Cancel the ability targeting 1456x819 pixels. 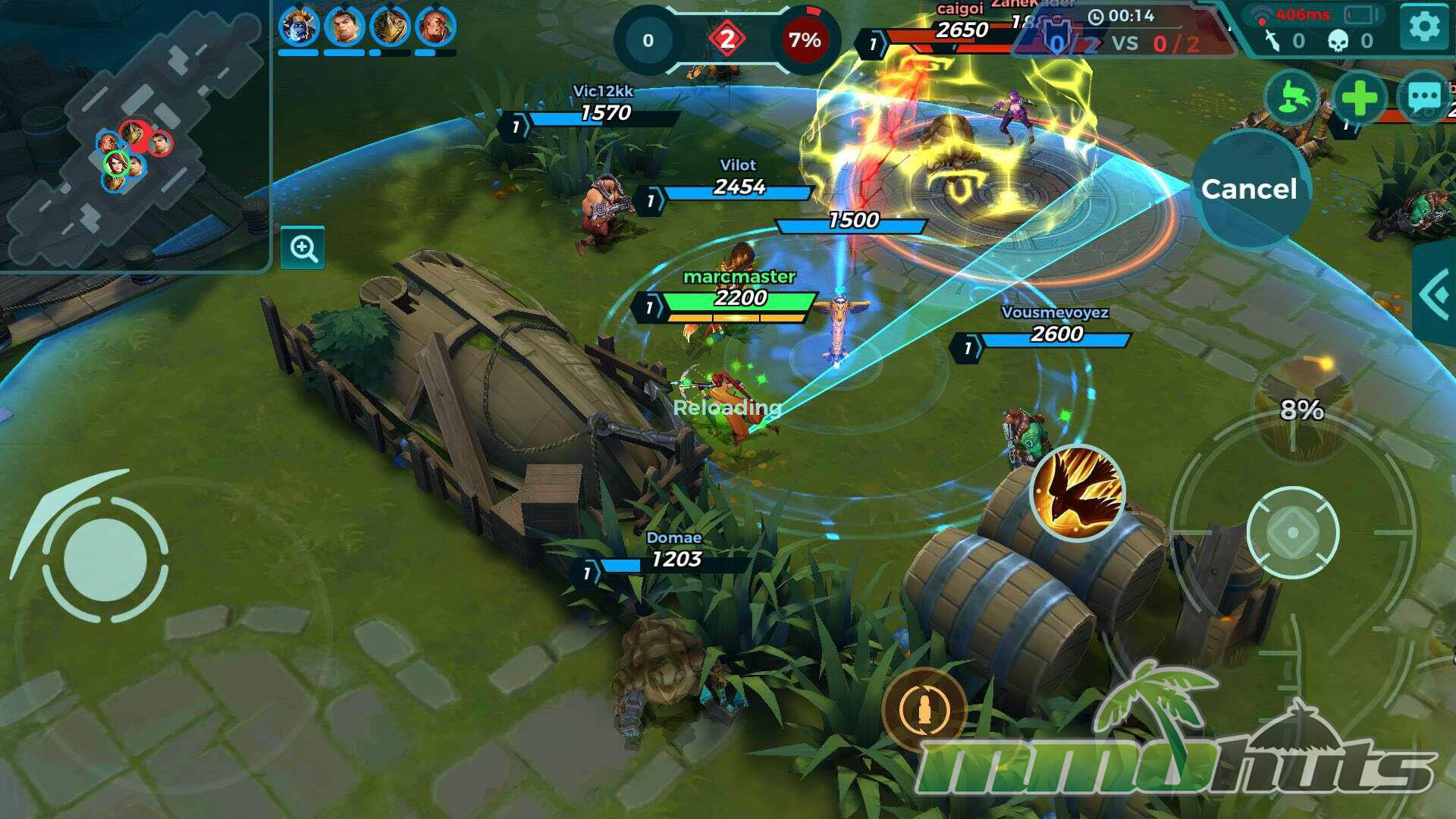(x=1249, y=189)
